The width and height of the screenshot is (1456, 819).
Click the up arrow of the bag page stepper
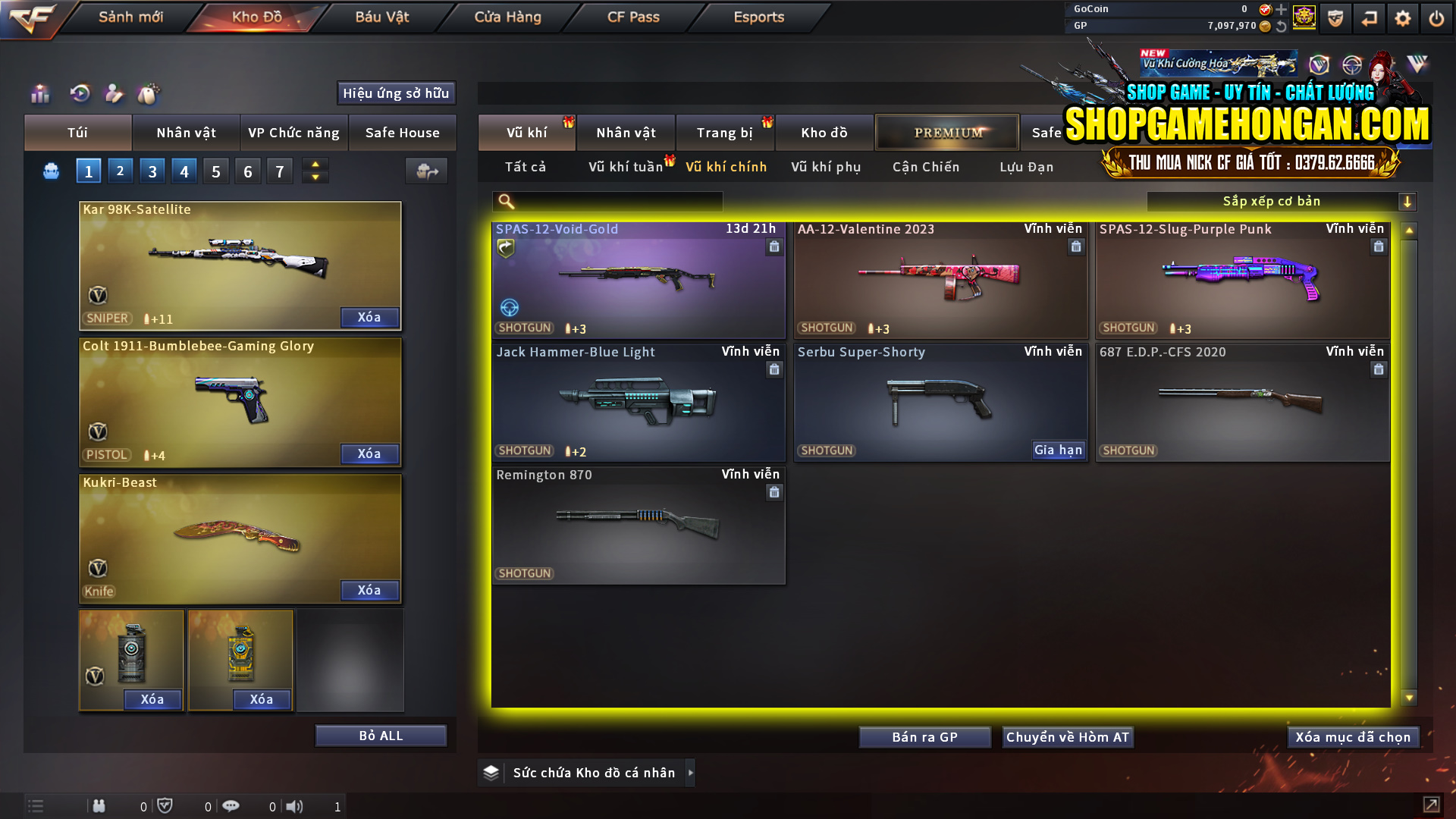(315, 164)
